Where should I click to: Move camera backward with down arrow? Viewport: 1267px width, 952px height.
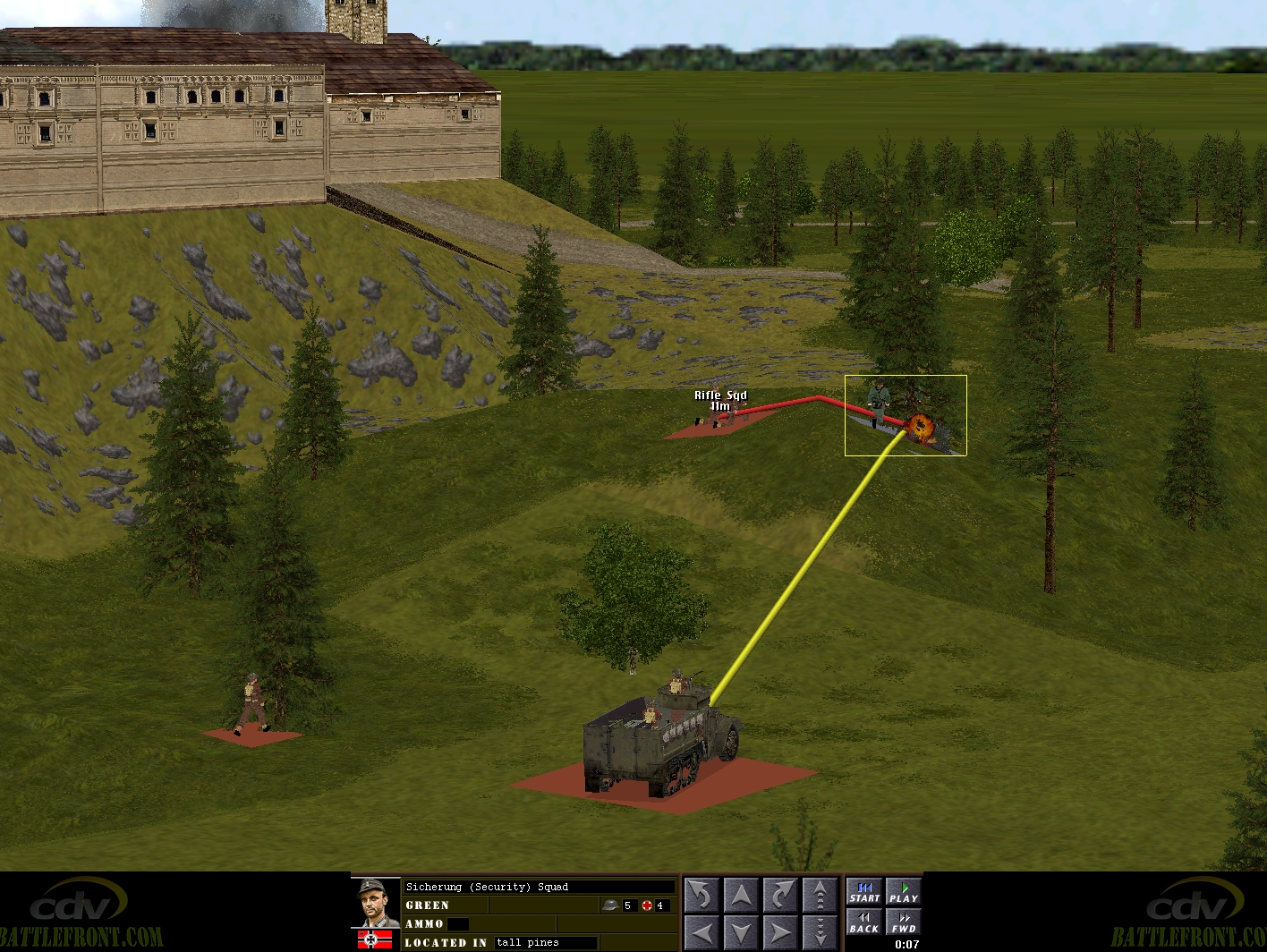pyautogui.click(x=741, y=932)
